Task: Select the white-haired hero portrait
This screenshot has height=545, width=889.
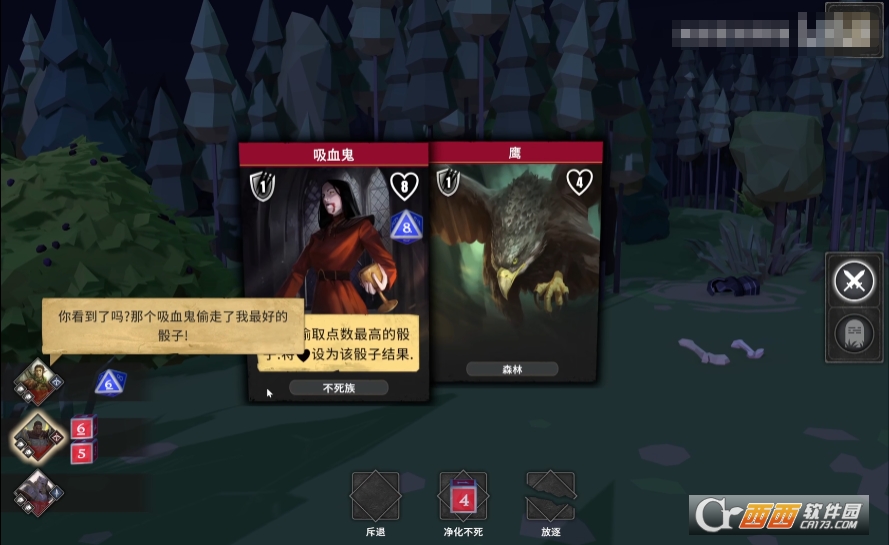Action: pyautogui.click(x=39, y=491)
